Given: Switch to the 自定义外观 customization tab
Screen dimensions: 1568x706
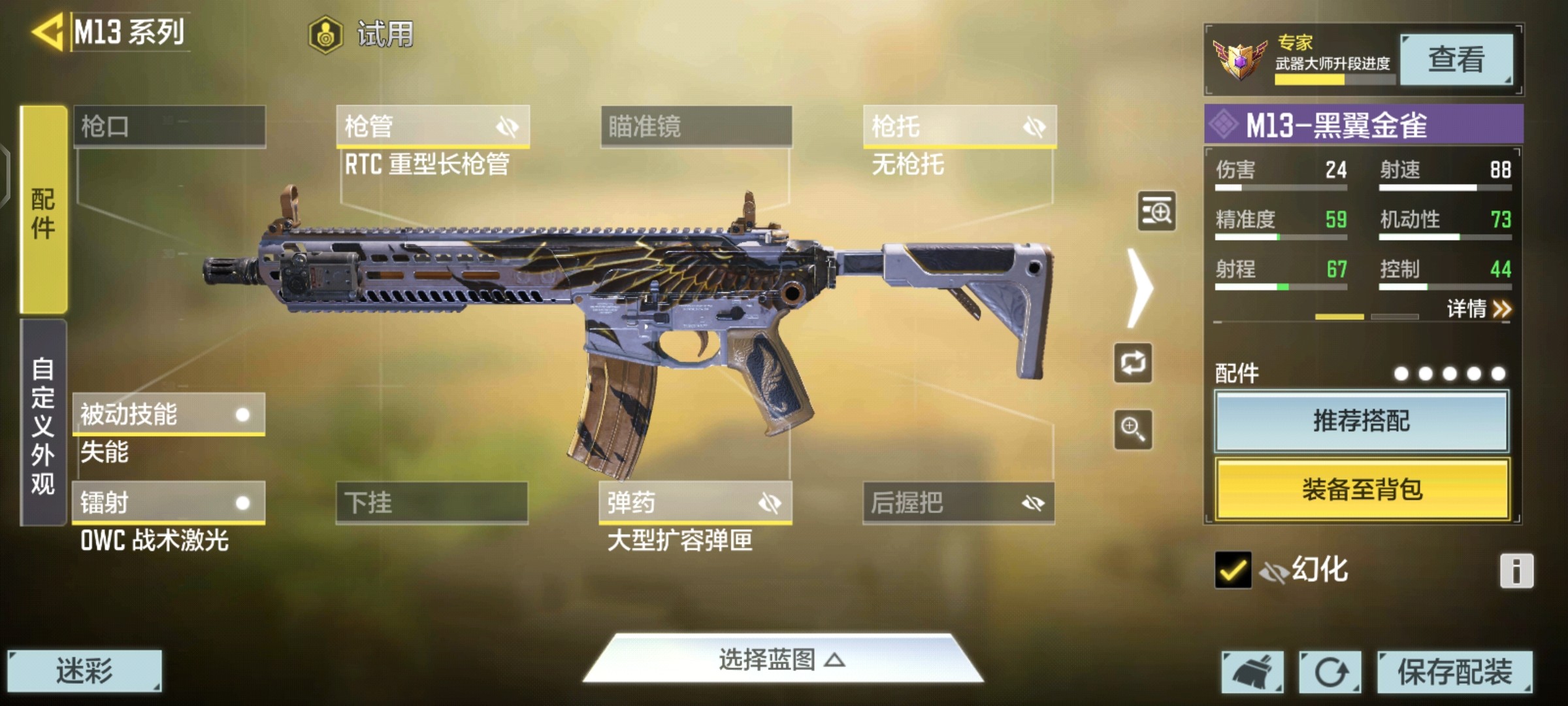Looking at the screenshot, I should 43,424.
